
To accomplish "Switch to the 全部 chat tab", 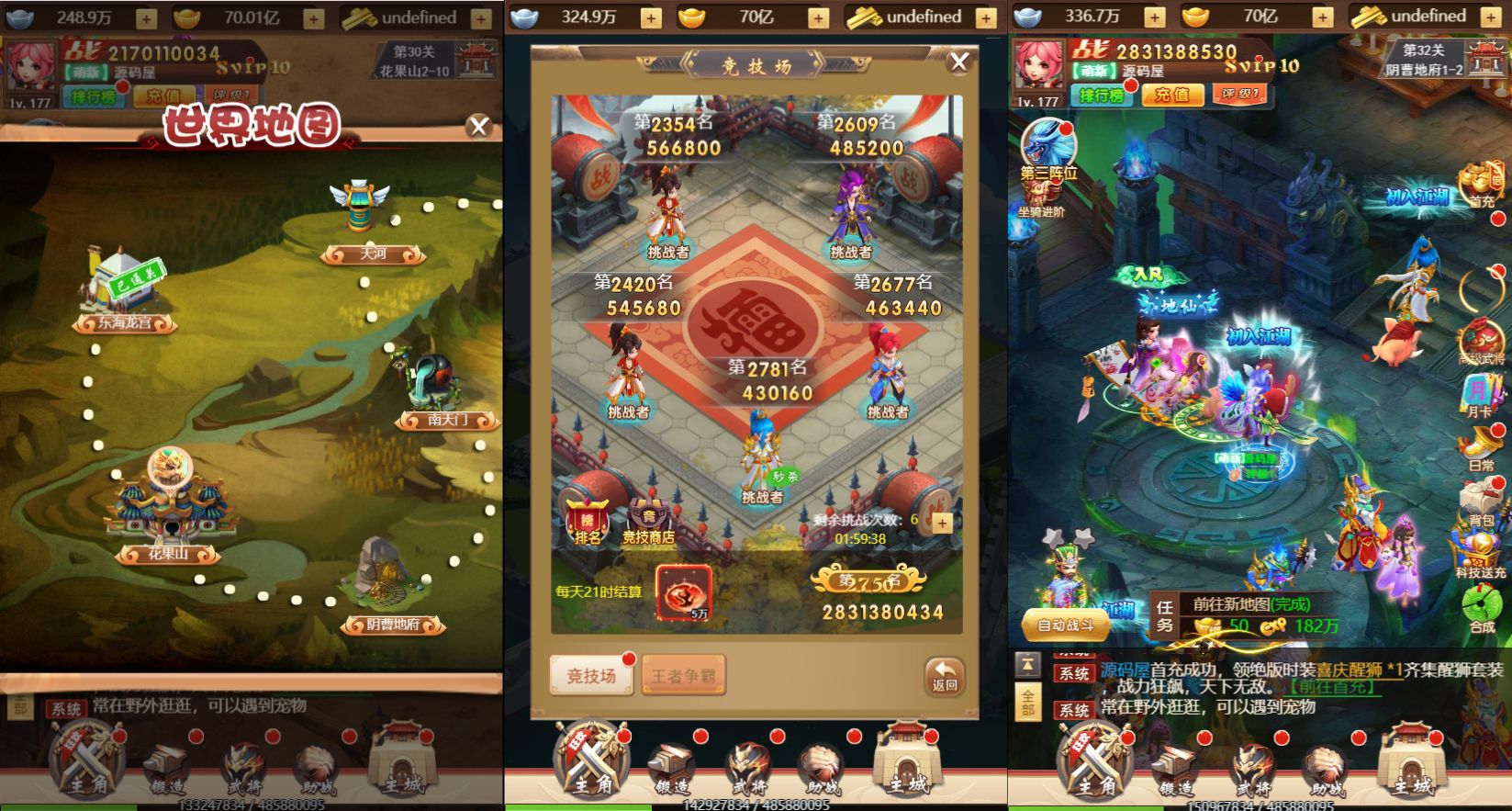I will click(x=1030, y=700).
